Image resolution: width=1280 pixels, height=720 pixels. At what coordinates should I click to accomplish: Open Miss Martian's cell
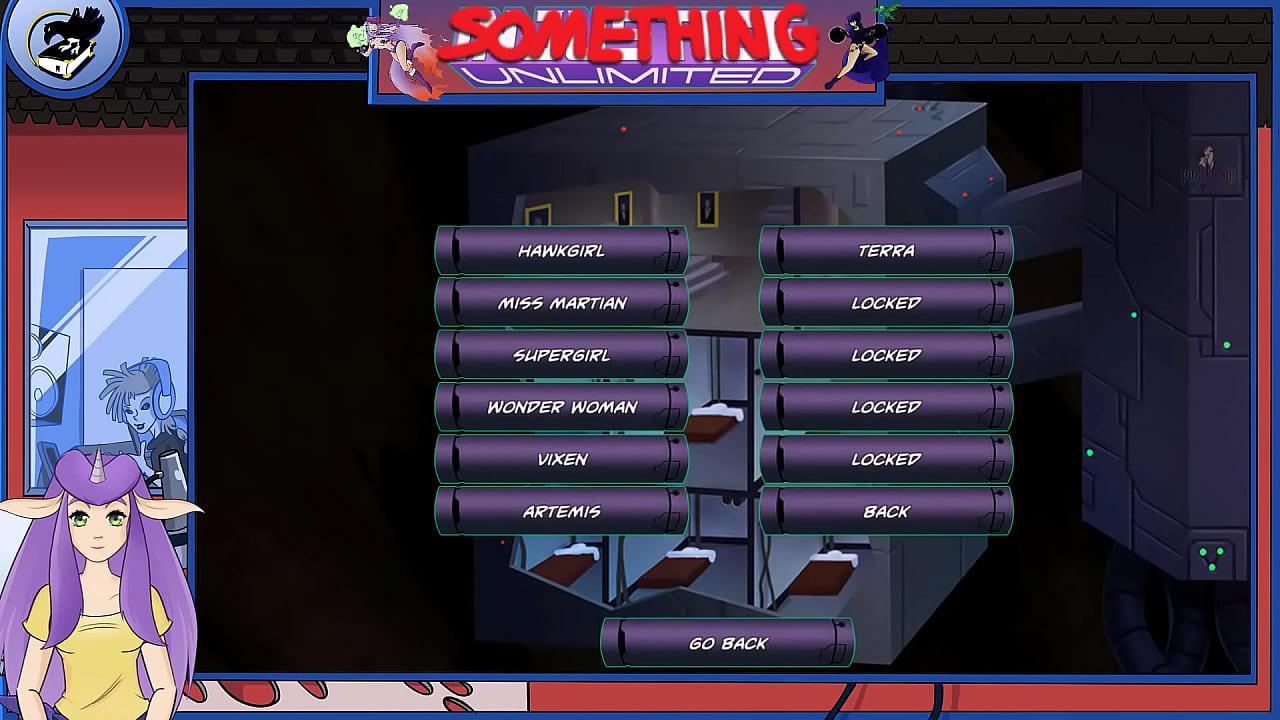[562, 303]
